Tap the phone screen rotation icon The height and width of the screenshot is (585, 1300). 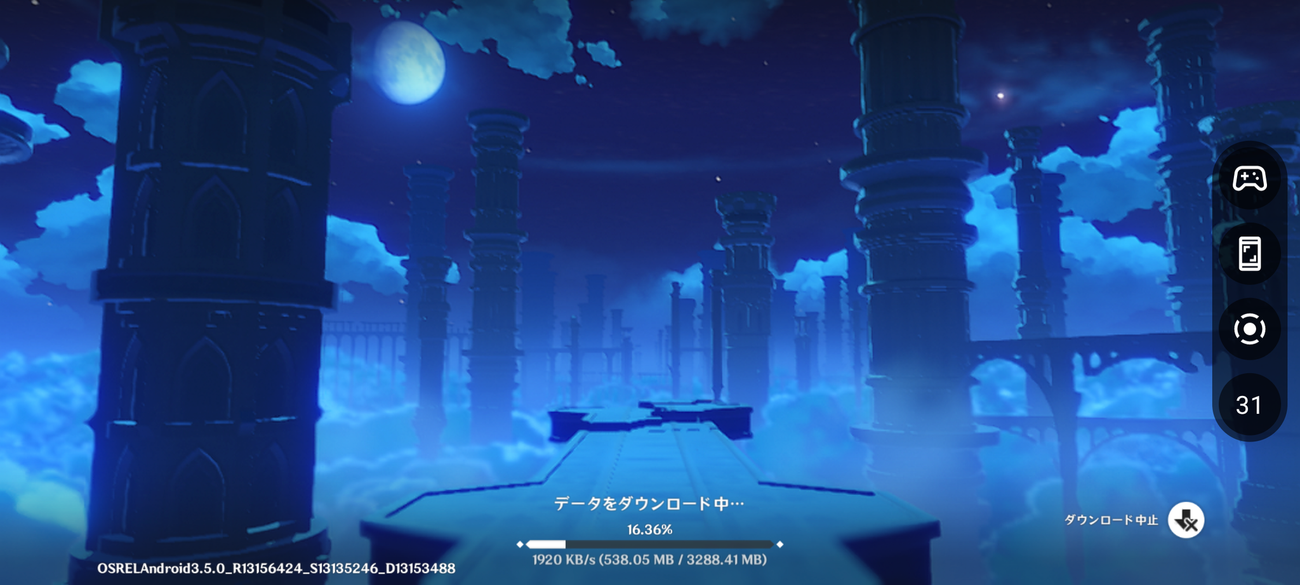1249,254
